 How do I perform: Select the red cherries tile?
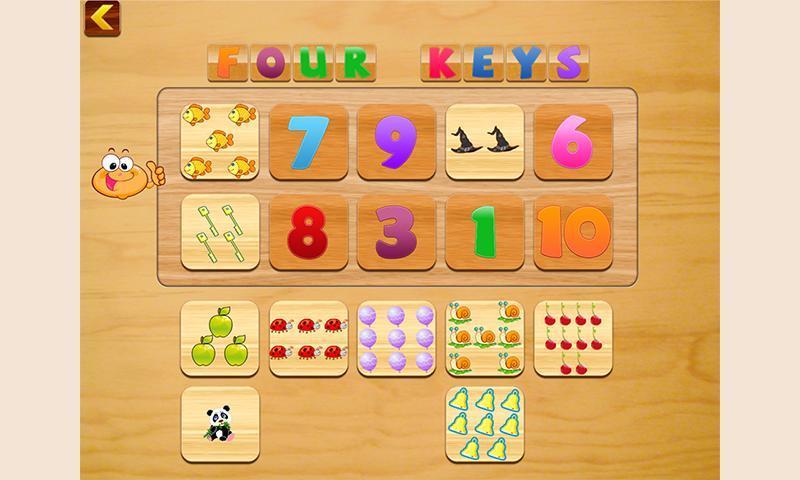pos(573,339)
